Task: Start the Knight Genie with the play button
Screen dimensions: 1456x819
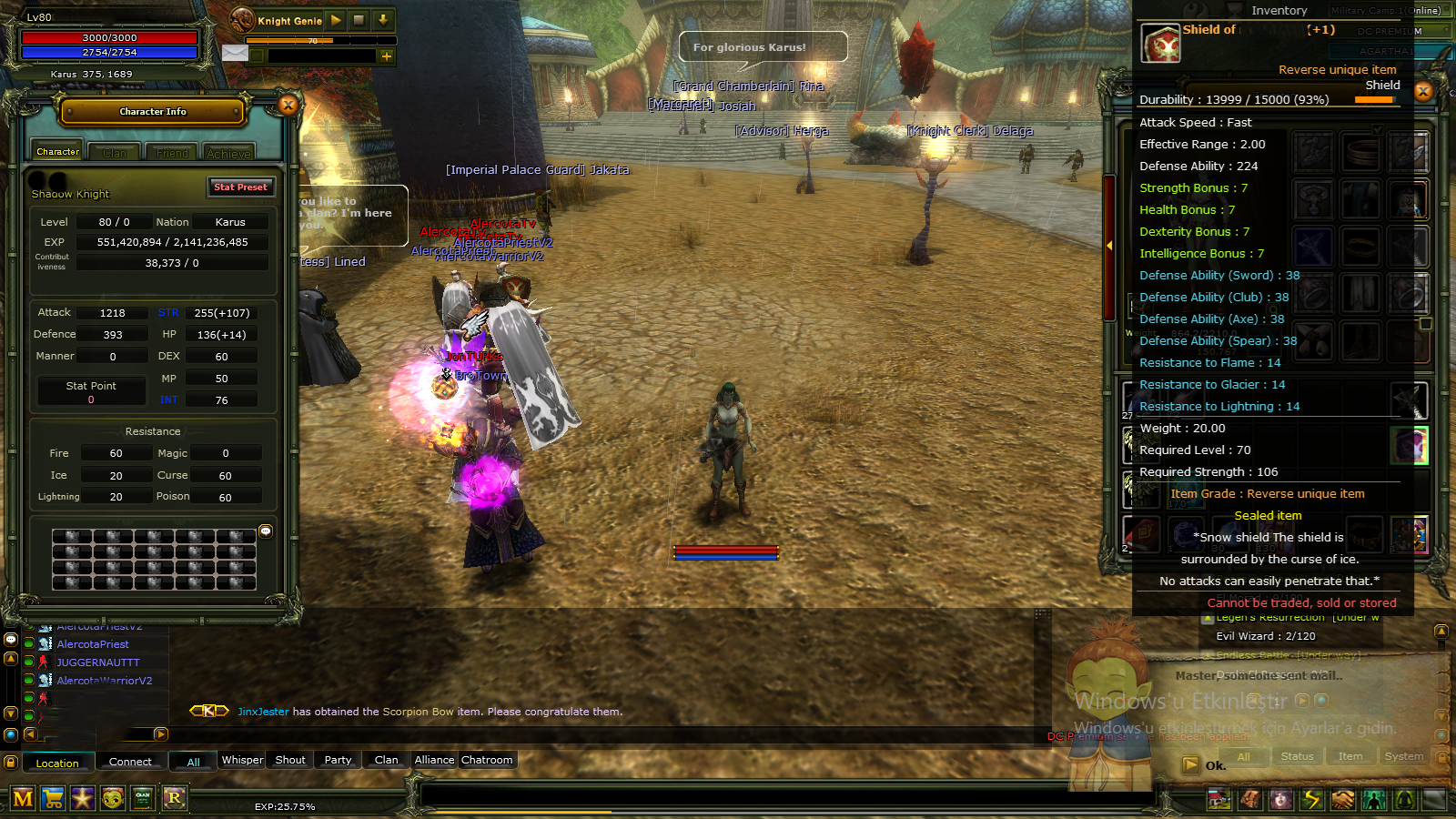Action: (x=336, y=20)
